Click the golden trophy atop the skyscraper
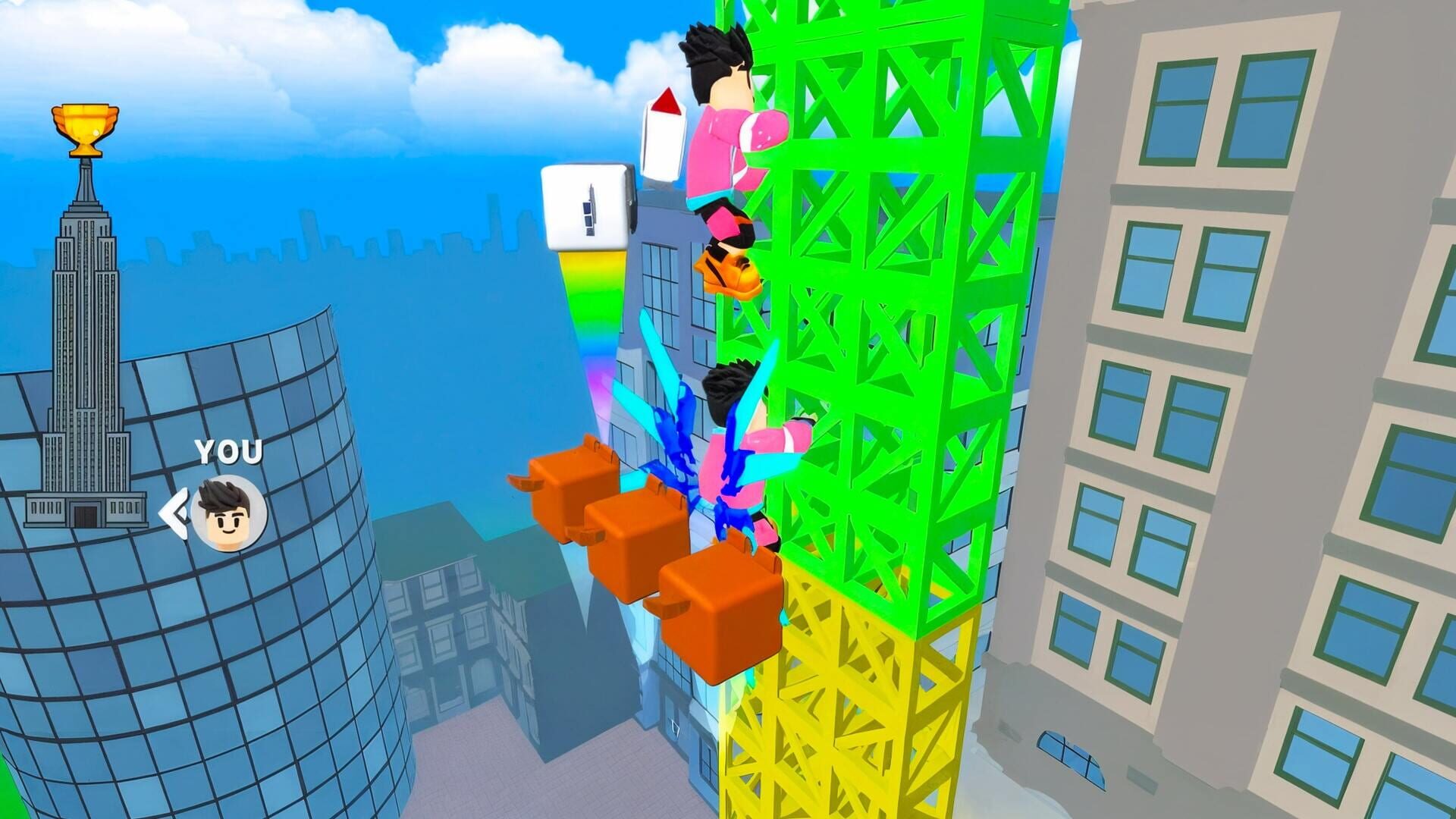This screenshot has height=819, width=1456. (86, 127)
